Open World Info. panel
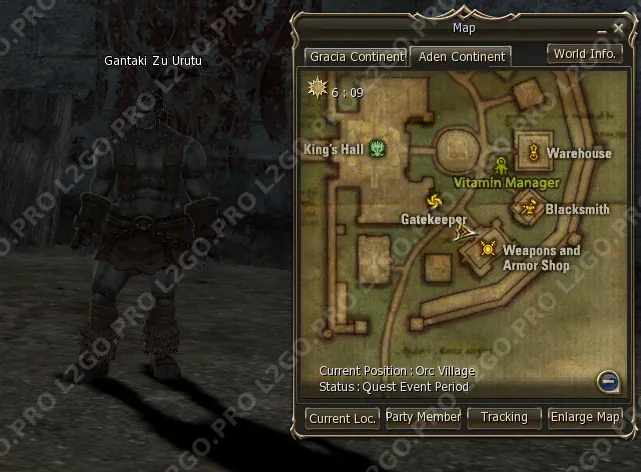Image resolution: width=641 pixels, height=472 pixels. 584,54
